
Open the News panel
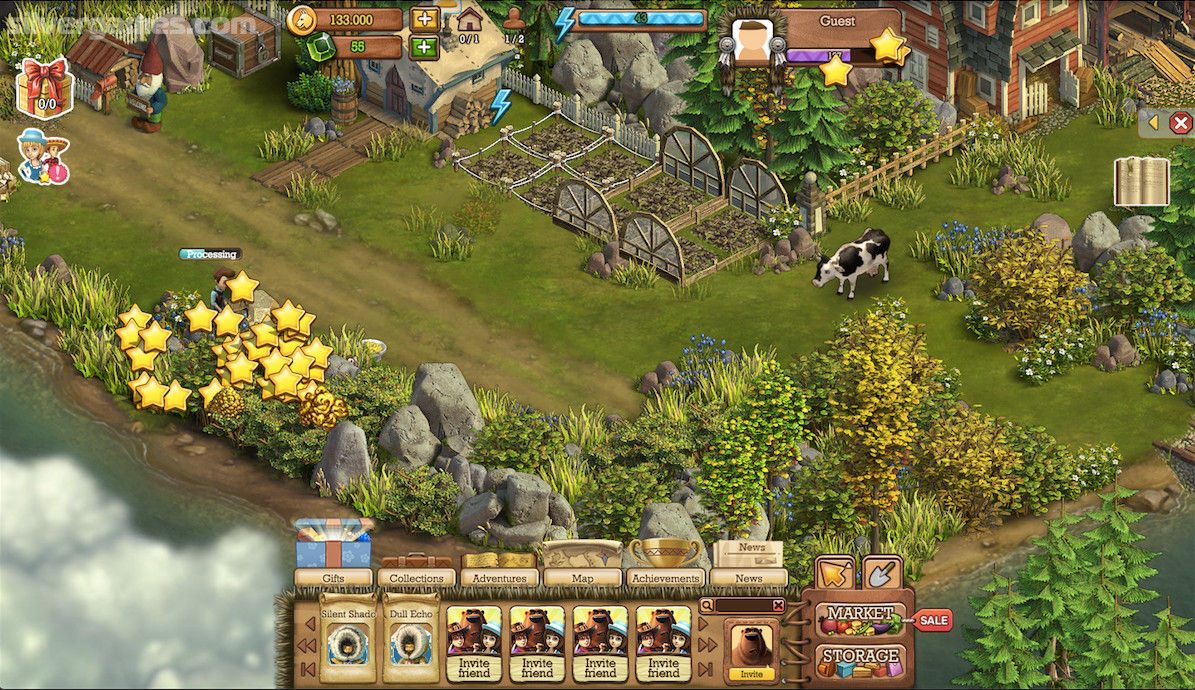(748, 577)
